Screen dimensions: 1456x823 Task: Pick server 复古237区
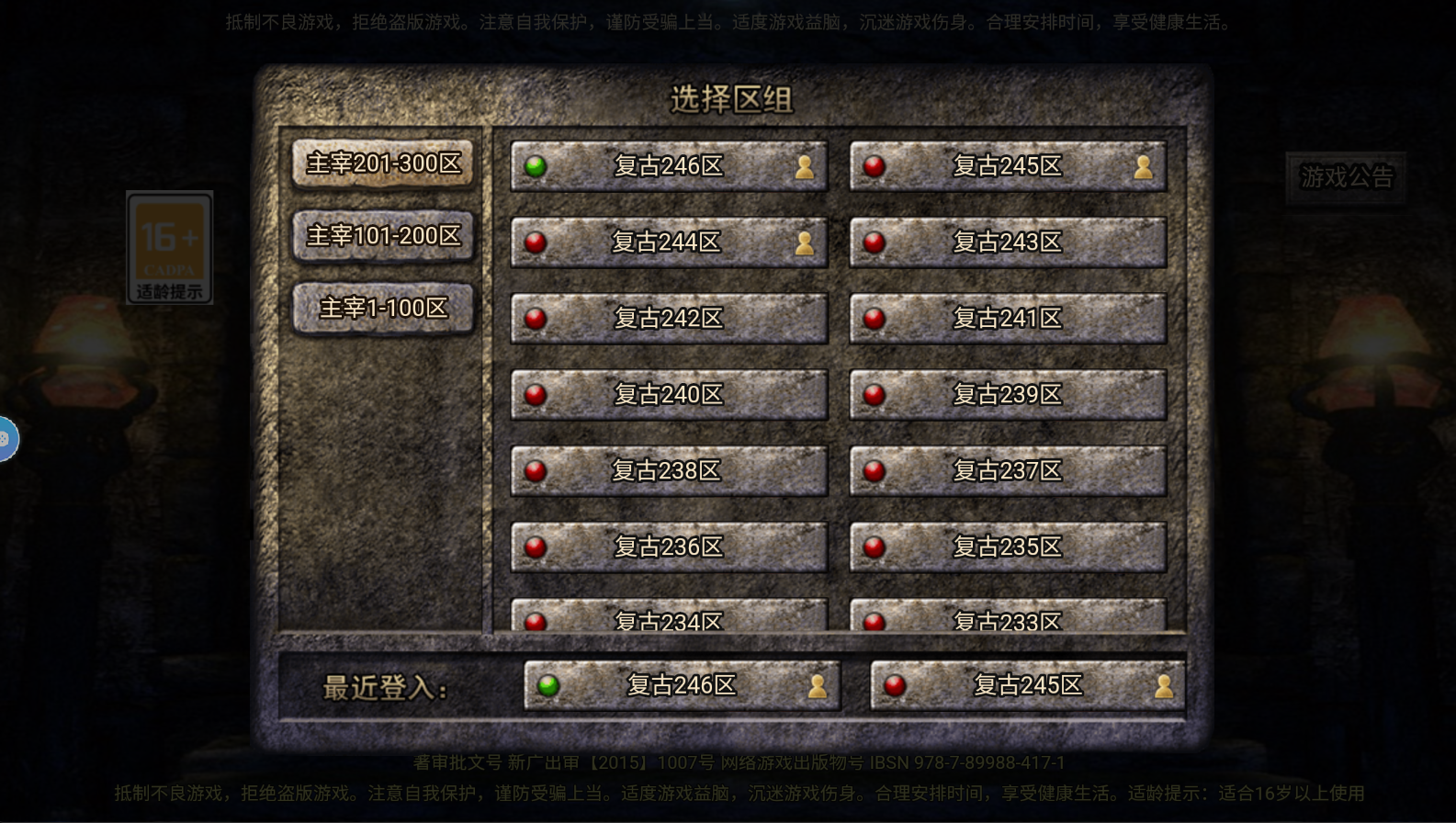[x=1008, y=471]
